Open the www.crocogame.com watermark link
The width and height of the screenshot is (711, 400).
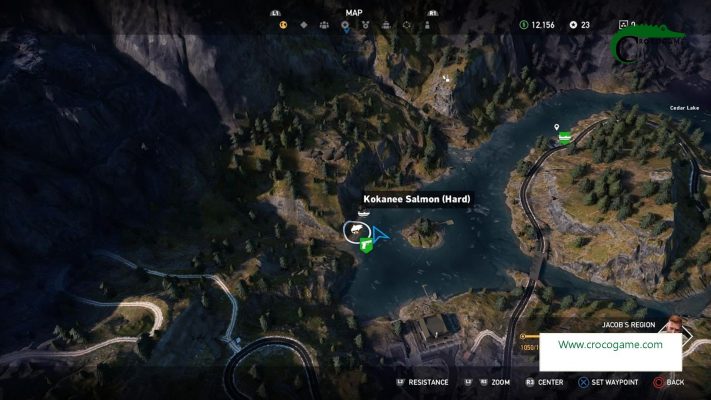(x=610, y=345)
